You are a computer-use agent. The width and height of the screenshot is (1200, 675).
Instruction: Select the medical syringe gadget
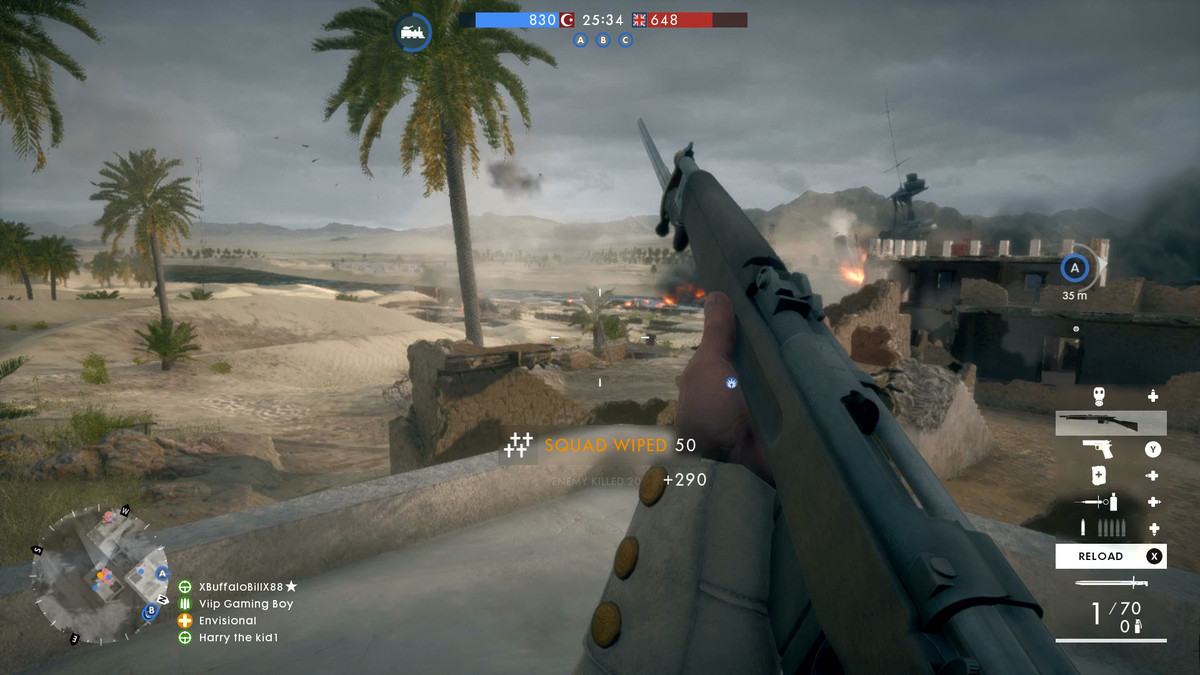(1098, 503)
